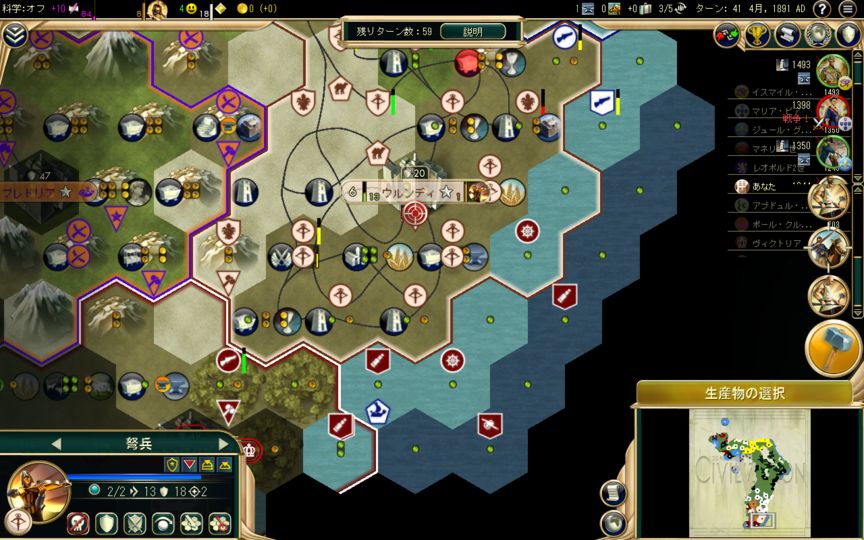Click the crossbowman unit portrait
This screenshot has width=864, height=540.
[x=37, y=487]
